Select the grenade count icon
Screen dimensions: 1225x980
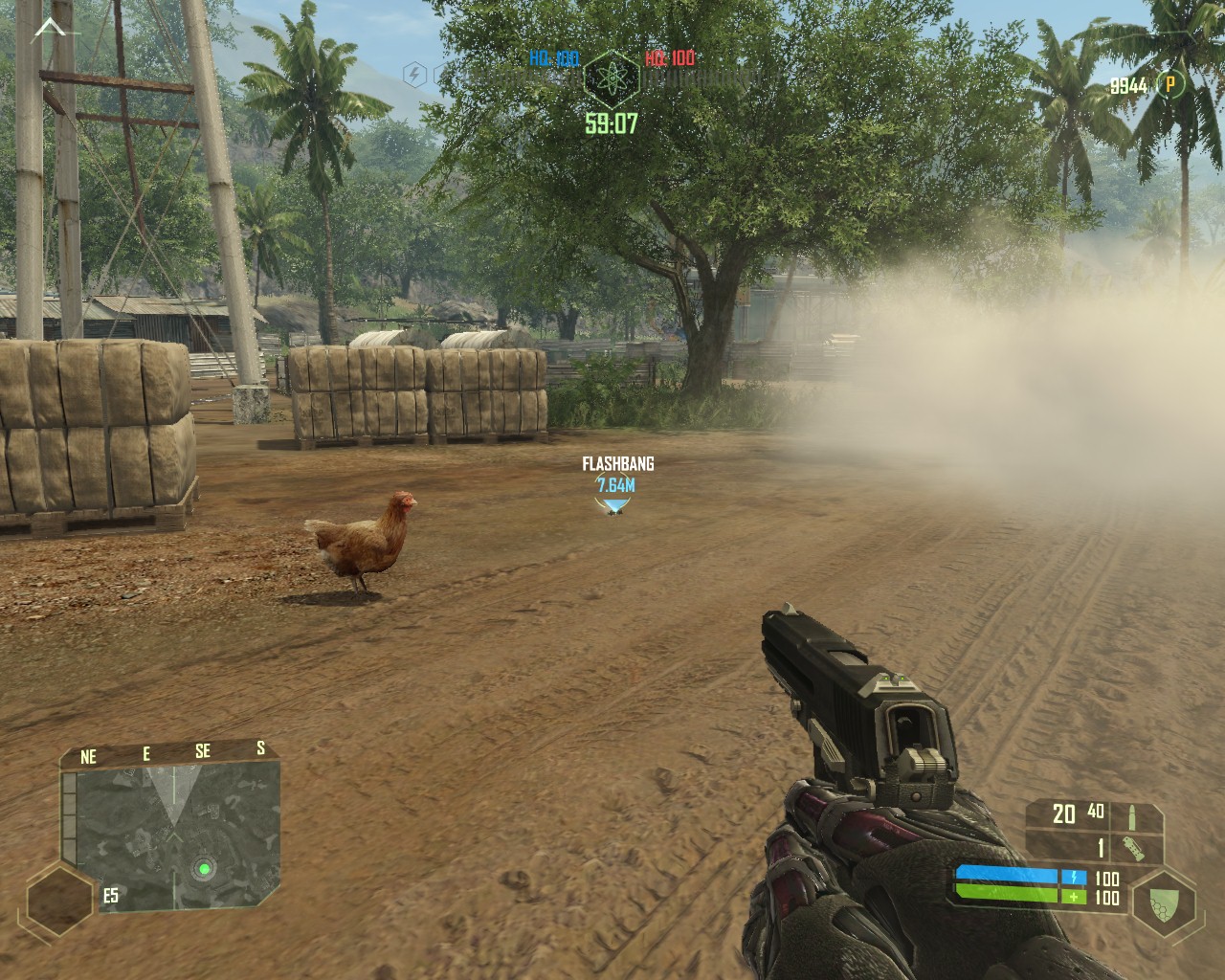(x=1132, y=849)
